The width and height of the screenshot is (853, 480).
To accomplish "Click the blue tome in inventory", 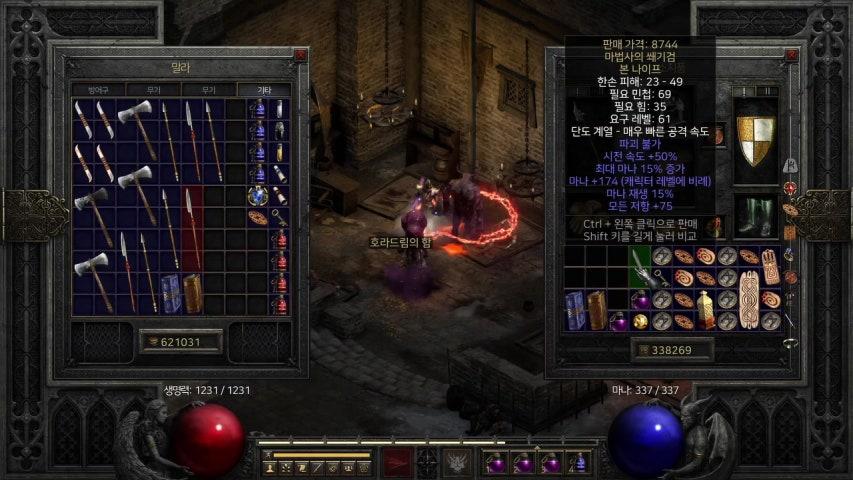I will [575, 309].
